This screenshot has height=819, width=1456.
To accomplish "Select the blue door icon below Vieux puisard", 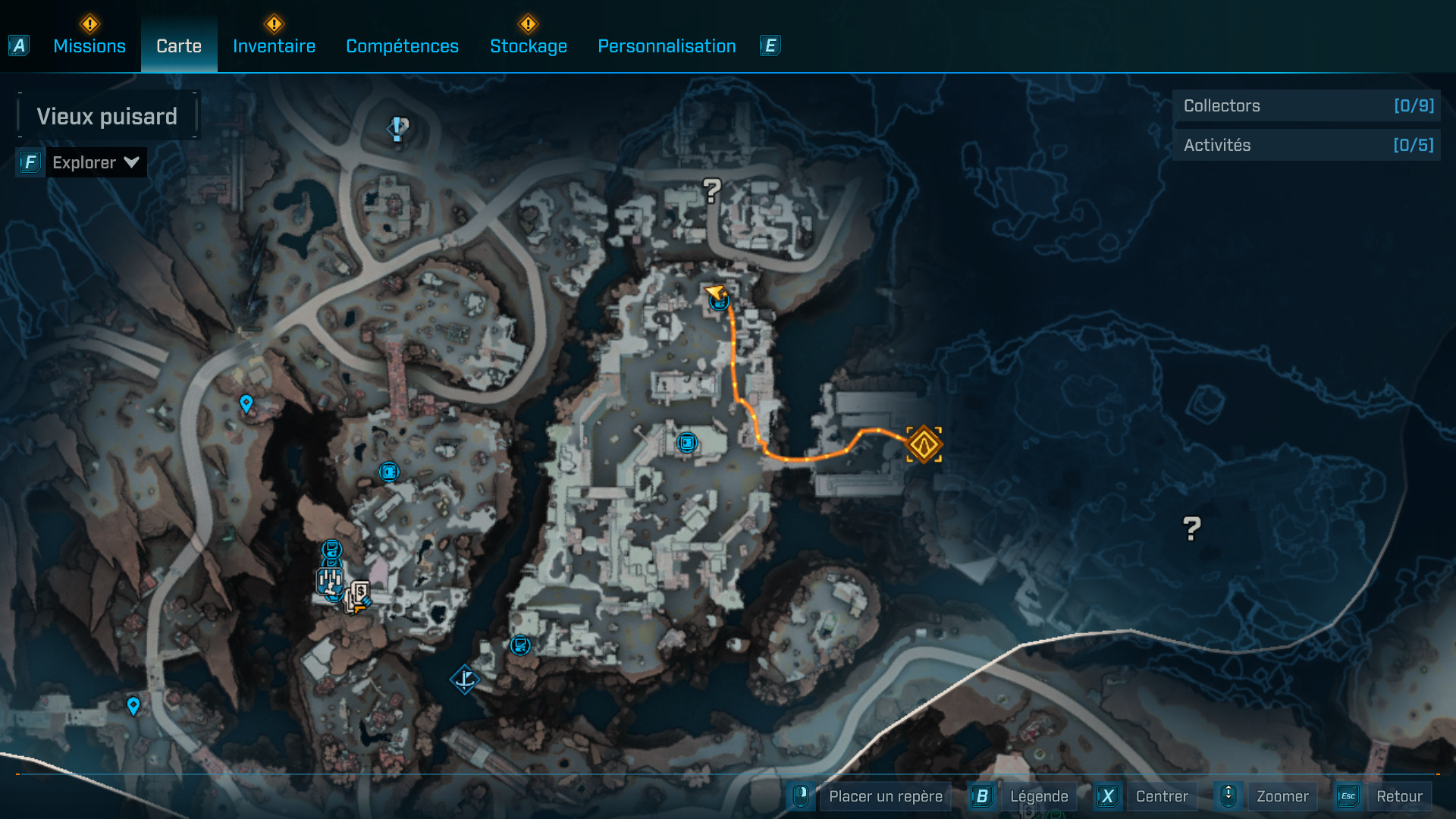I will (x=388, y=472).
